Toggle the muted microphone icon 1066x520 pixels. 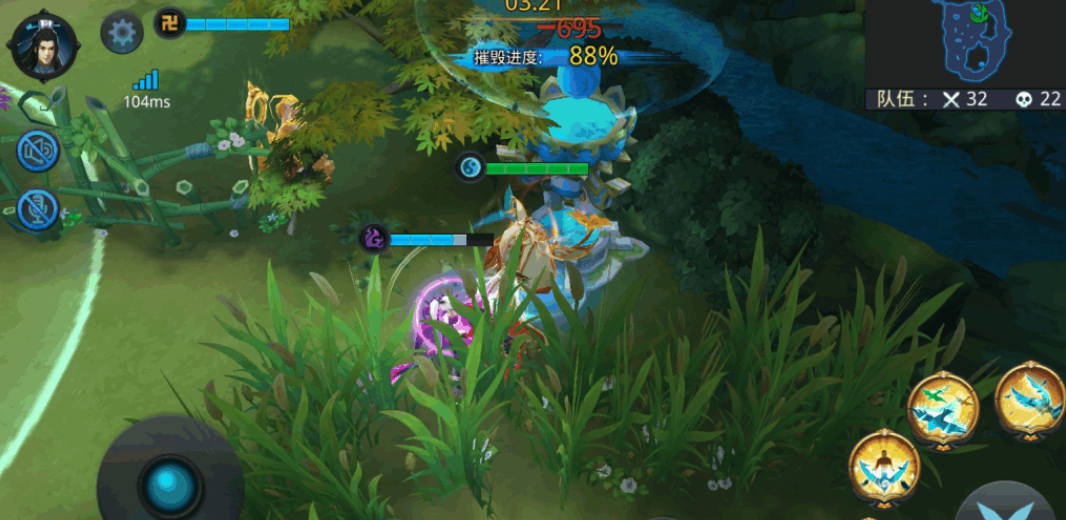pos(38,209)
